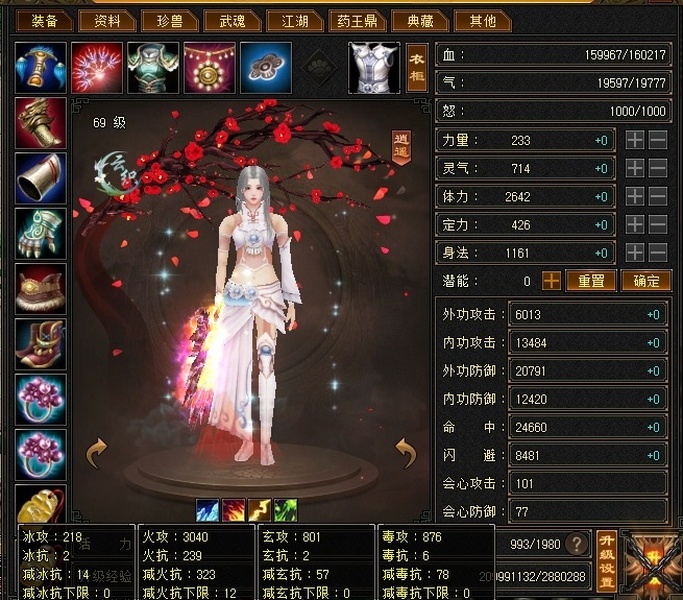Rotate character with the right arrow
The image size is (683, 600).
click(405, 453)
